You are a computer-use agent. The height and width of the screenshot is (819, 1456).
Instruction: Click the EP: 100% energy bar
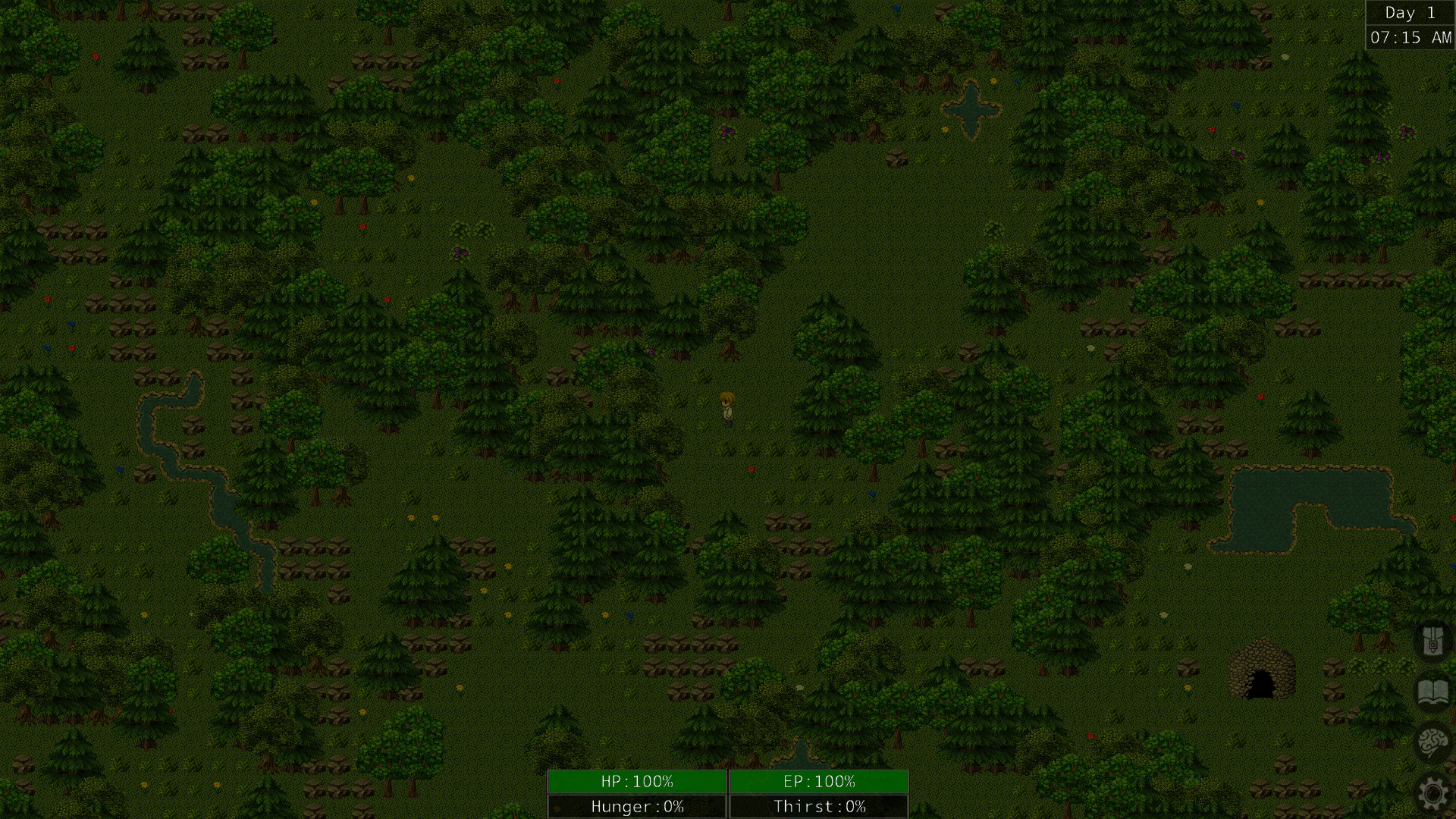click(x=817, y=781)
